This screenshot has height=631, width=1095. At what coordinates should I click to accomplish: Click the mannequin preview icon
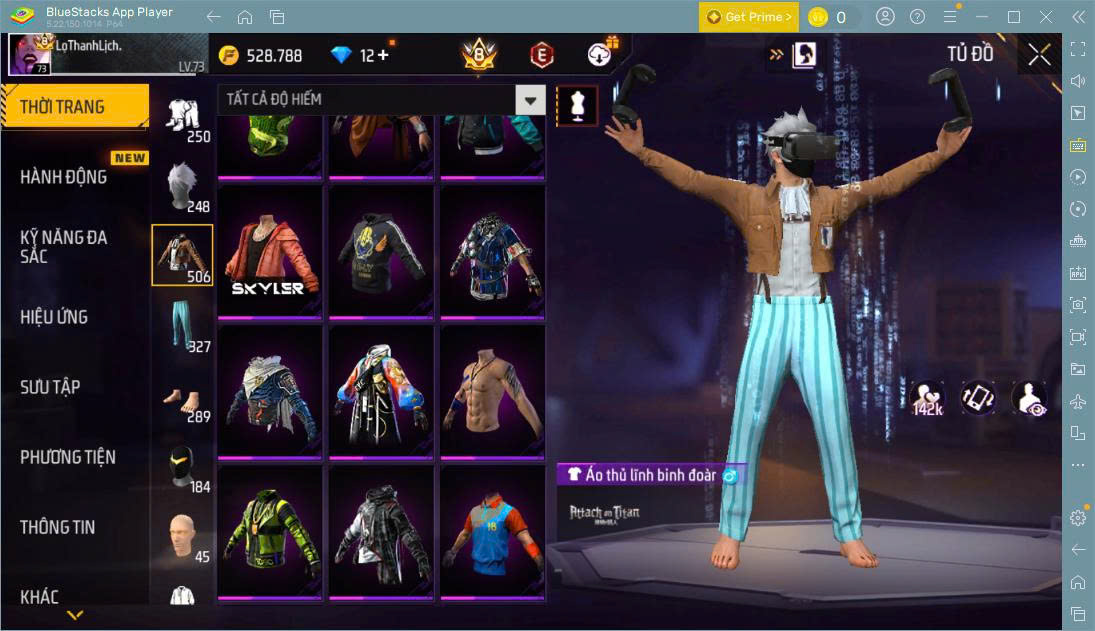tap(577, 105)
